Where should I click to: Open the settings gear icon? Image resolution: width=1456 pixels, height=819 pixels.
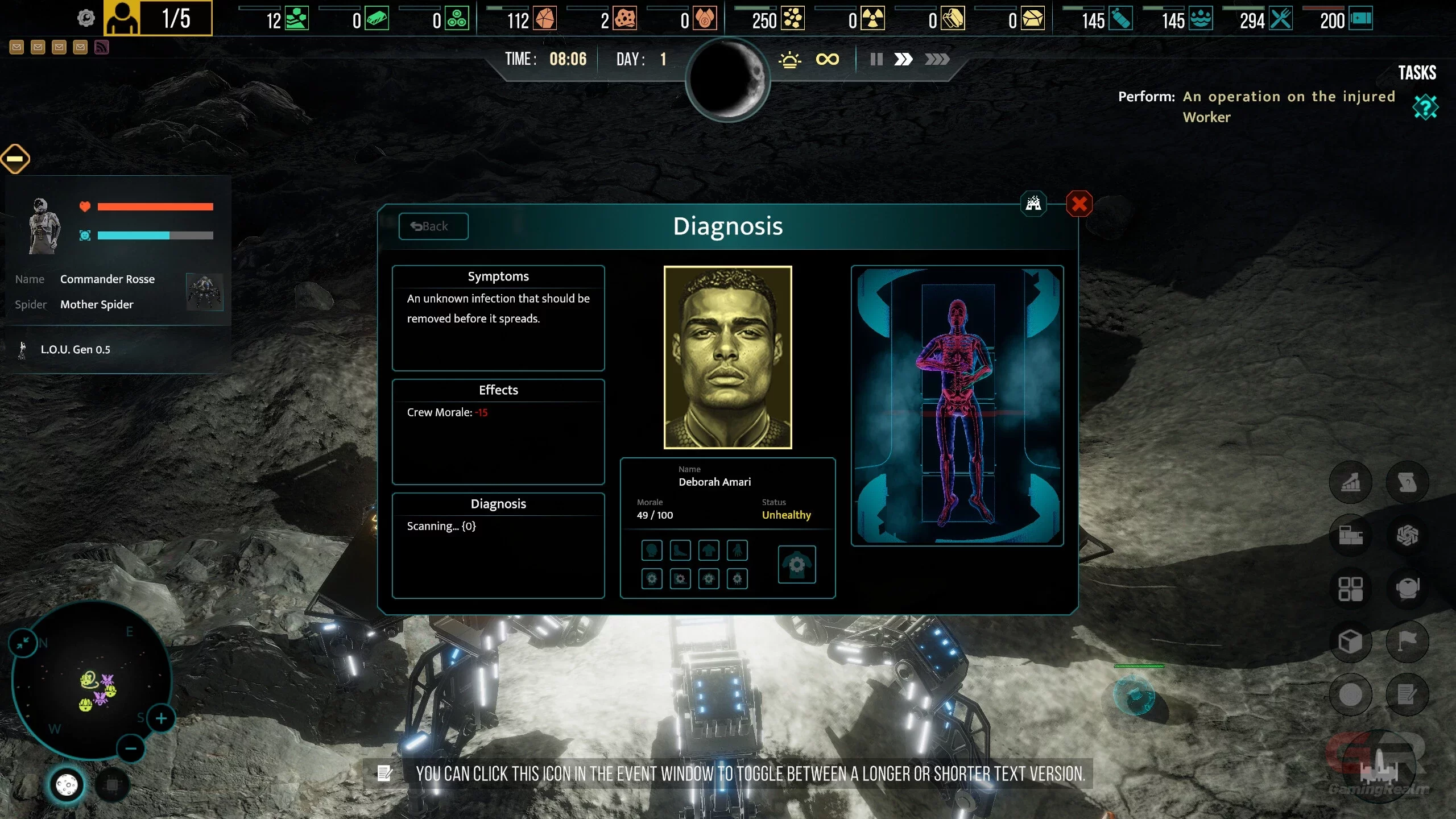[86, 18]
